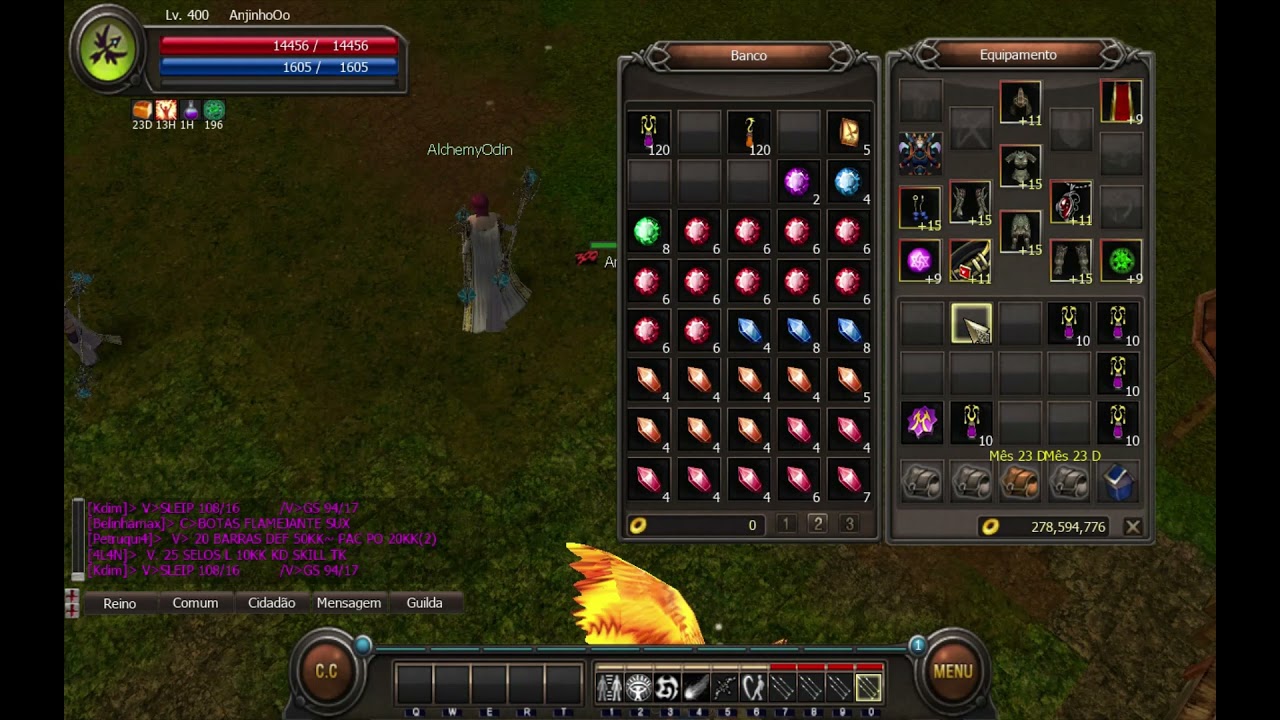Click the C.C round button

[327, 671]
